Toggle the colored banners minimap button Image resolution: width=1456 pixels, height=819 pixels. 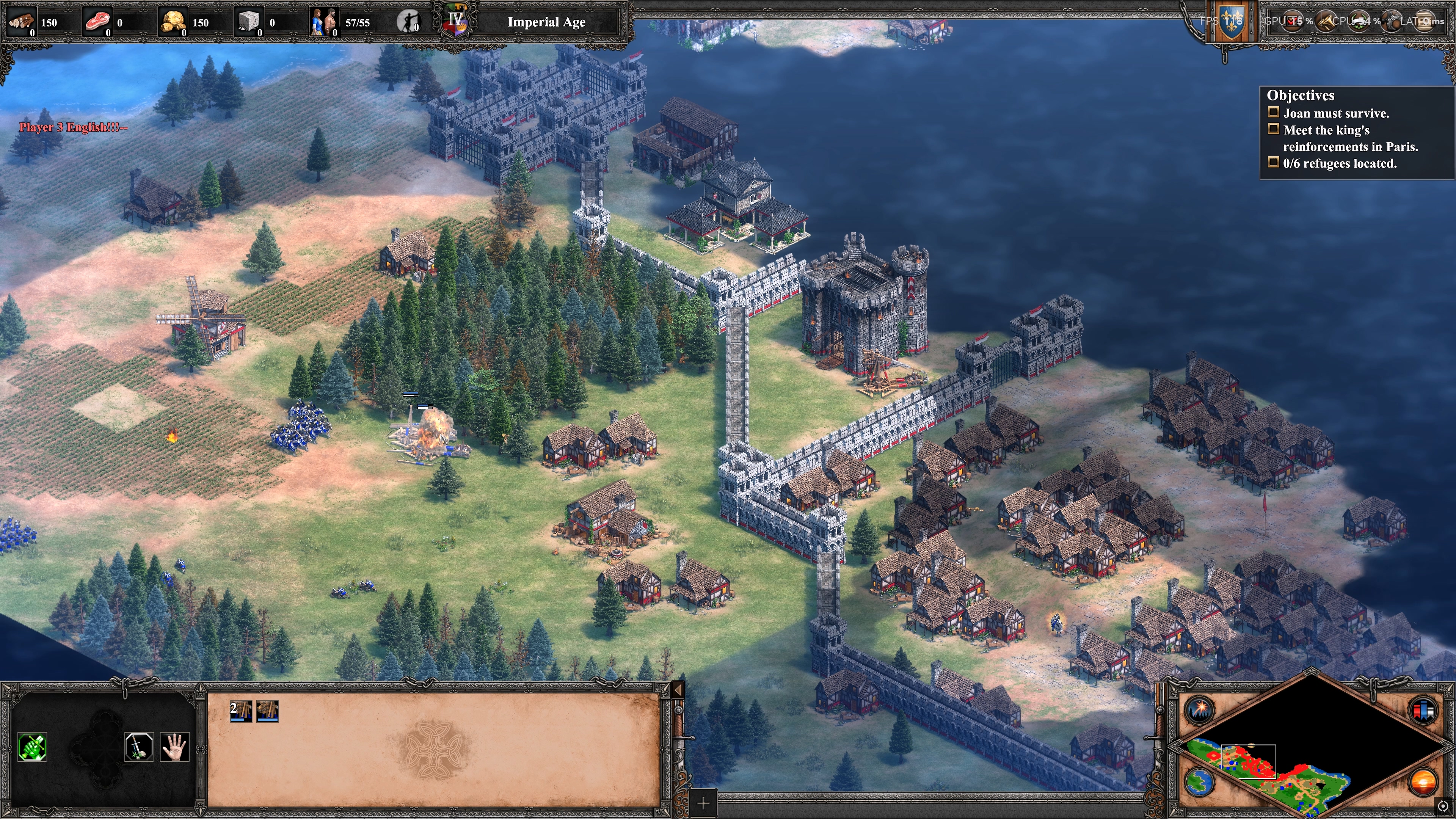pos(1423,710)
